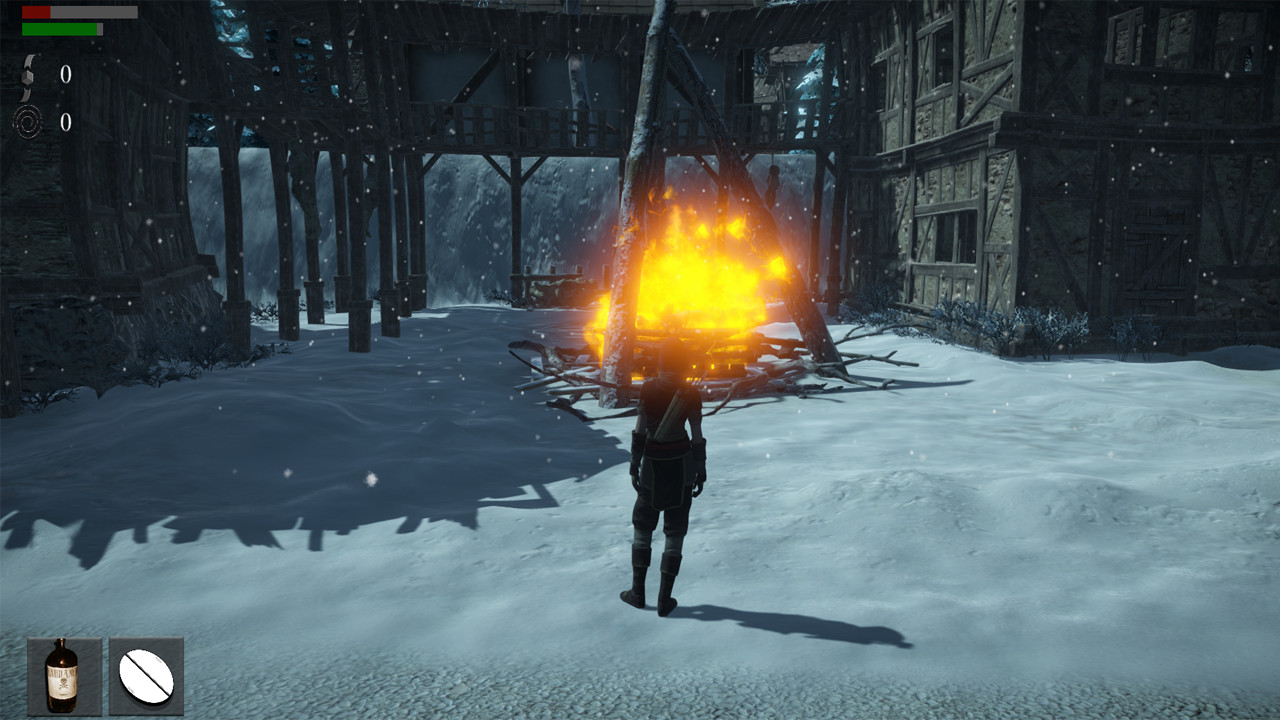Select the Laudanum bottle in the first item slot
Image resolution: width=1280 pixels, height=720 pixels.
click(65, 675)
